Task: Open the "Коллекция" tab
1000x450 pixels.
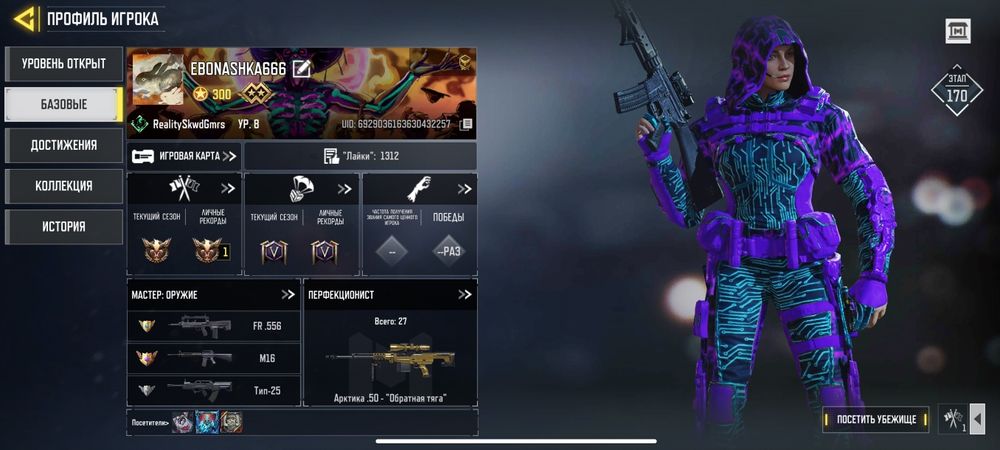Action: coord(64,185)
